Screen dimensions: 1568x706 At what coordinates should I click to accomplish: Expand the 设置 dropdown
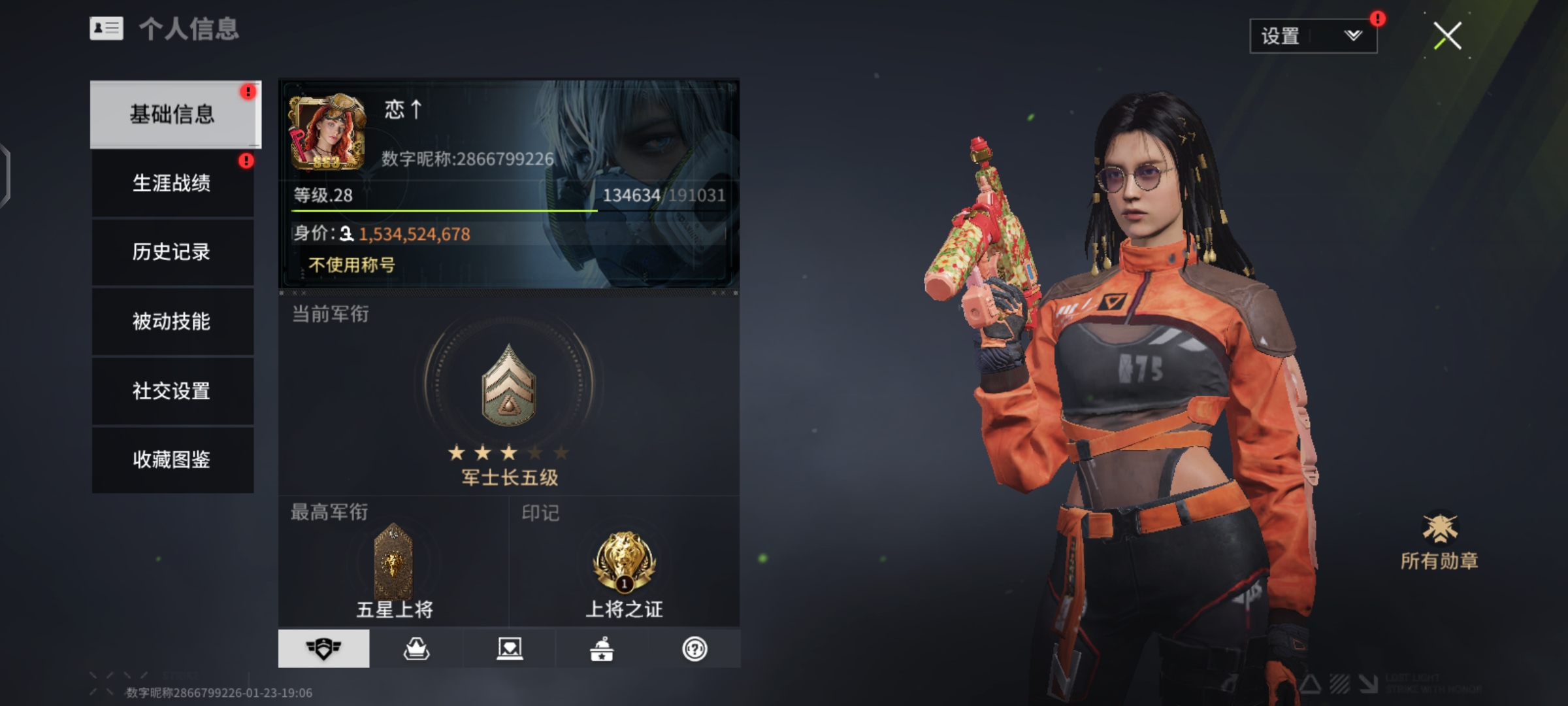coord(1313,36)
